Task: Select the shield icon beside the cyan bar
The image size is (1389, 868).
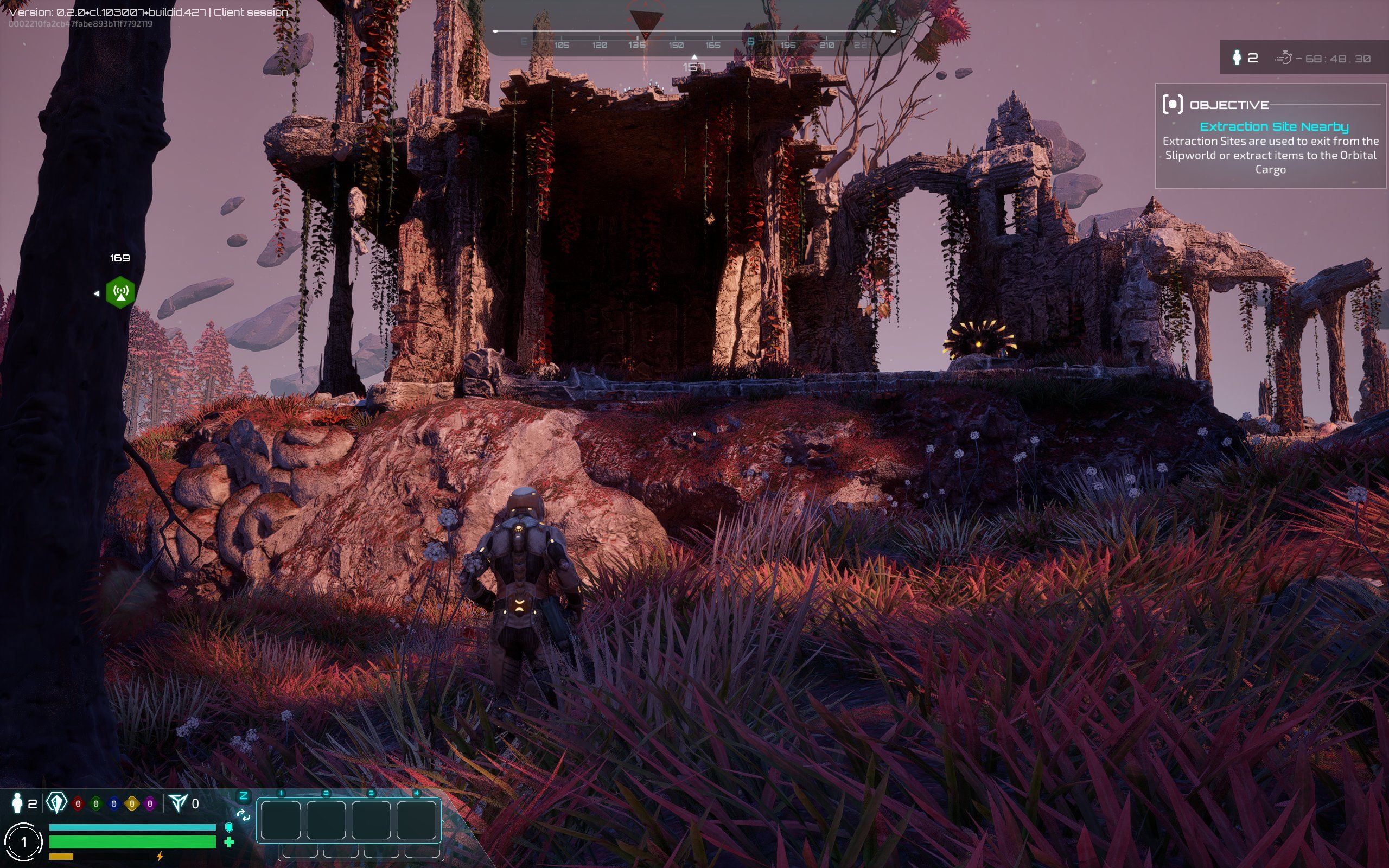Action: click(228, 828)
